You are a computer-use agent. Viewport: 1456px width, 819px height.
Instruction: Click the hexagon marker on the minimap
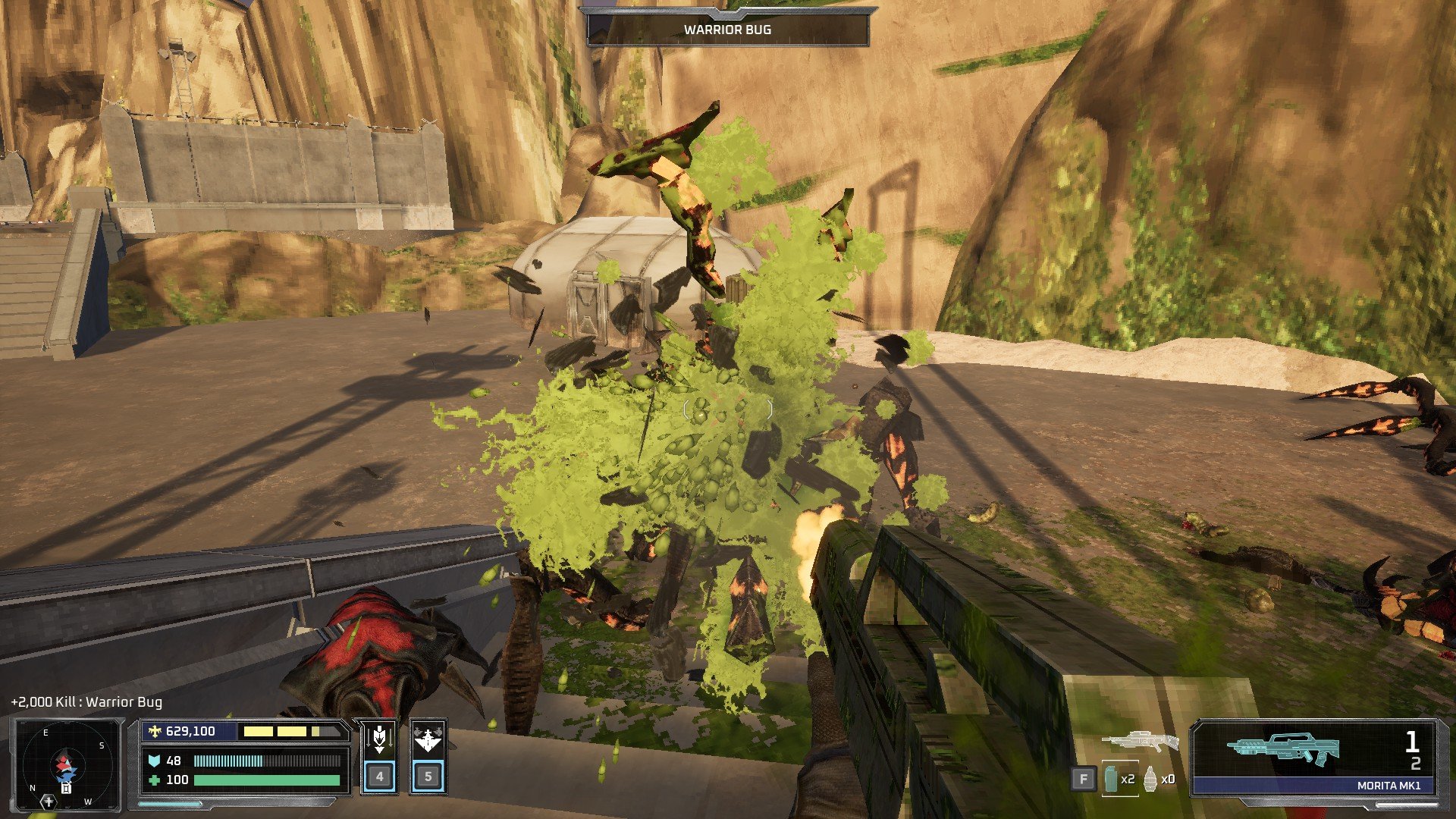[48, 801]
